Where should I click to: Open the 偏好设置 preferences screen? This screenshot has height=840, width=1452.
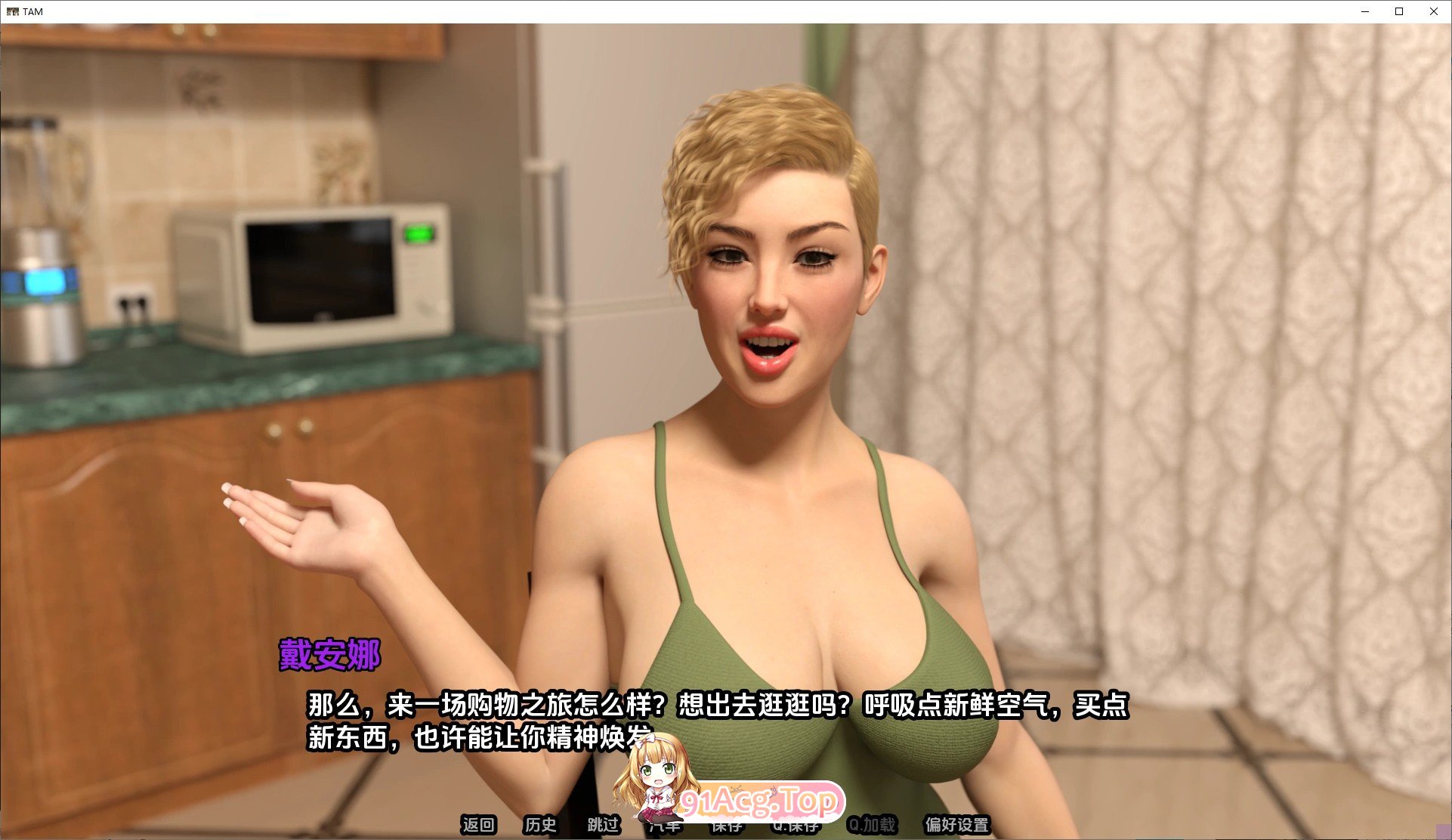pos(956,826)
